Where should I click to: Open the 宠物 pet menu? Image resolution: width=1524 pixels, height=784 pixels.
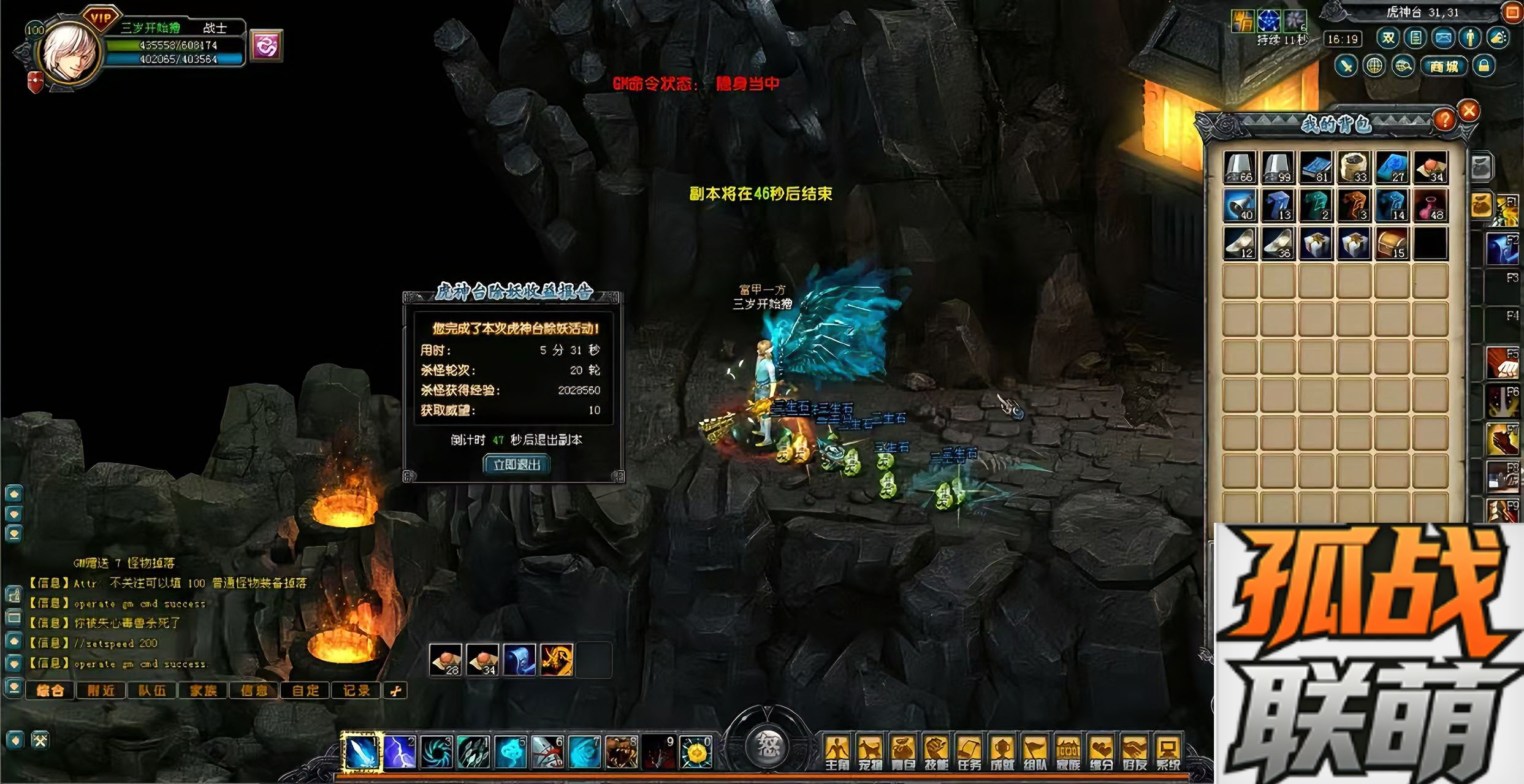pos(869,753)
